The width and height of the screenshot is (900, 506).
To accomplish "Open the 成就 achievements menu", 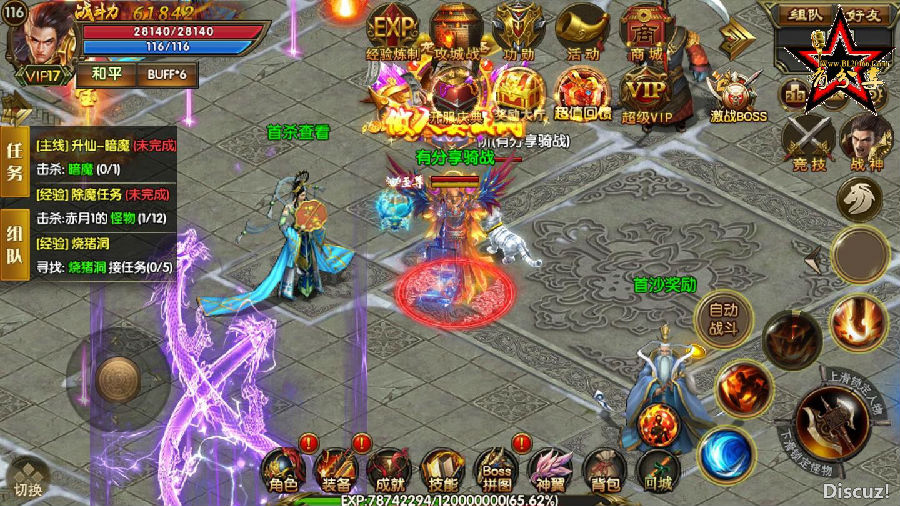I will point(387,470).
